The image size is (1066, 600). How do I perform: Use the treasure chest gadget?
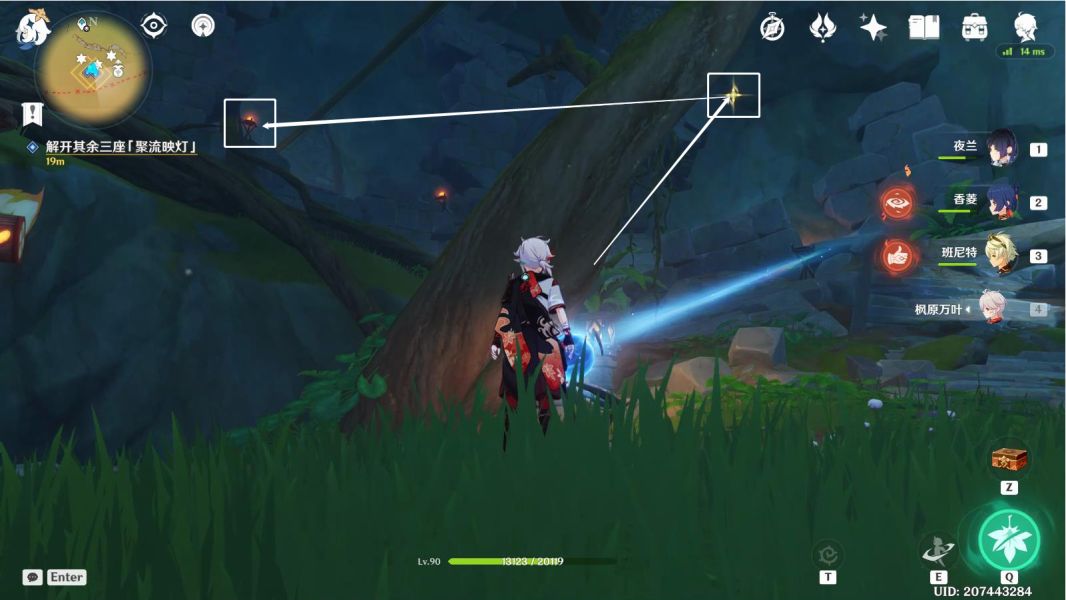tap(1009, 459)
